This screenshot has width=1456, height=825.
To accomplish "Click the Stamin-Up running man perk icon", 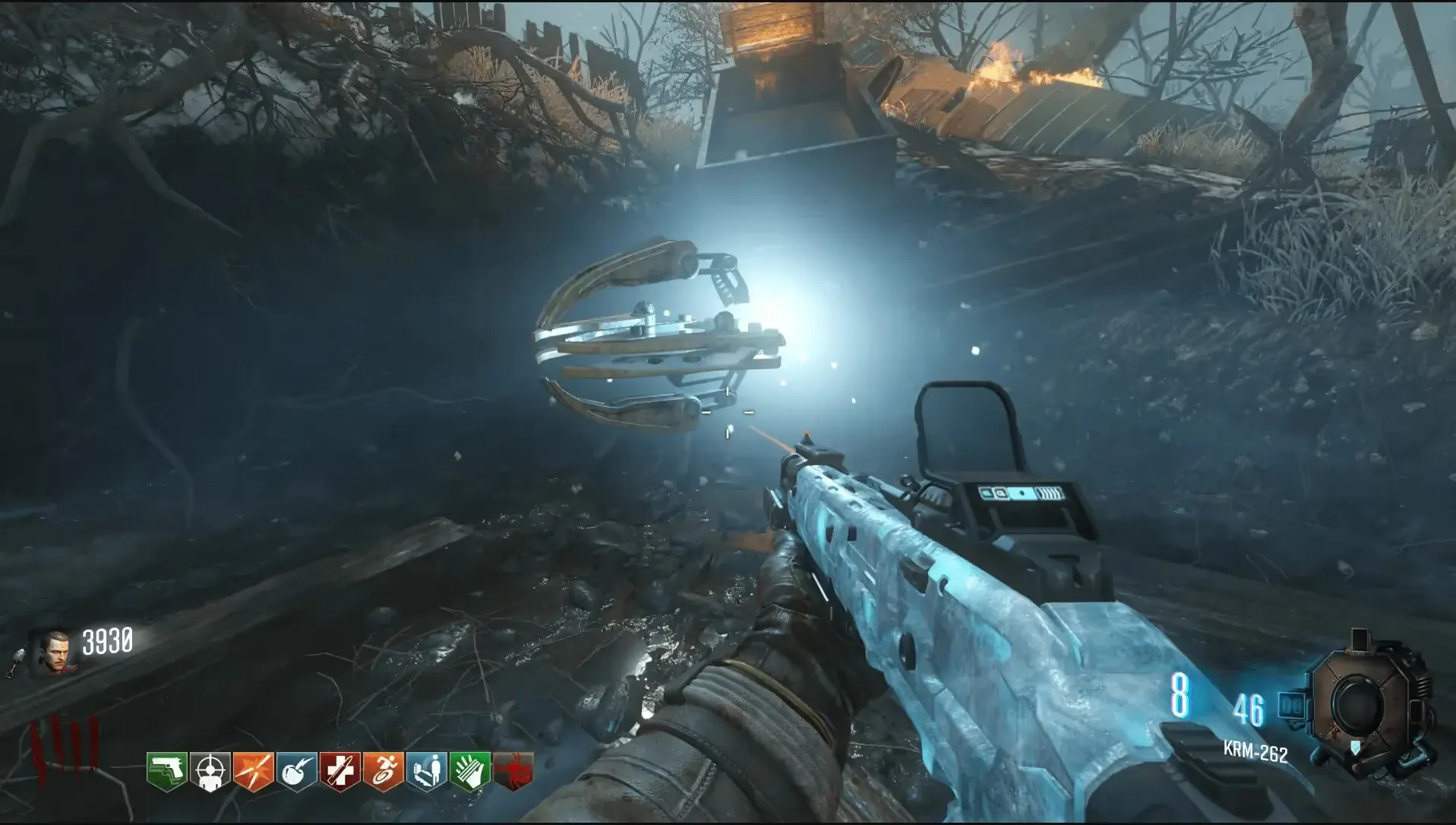I will [x=383, y=772].
